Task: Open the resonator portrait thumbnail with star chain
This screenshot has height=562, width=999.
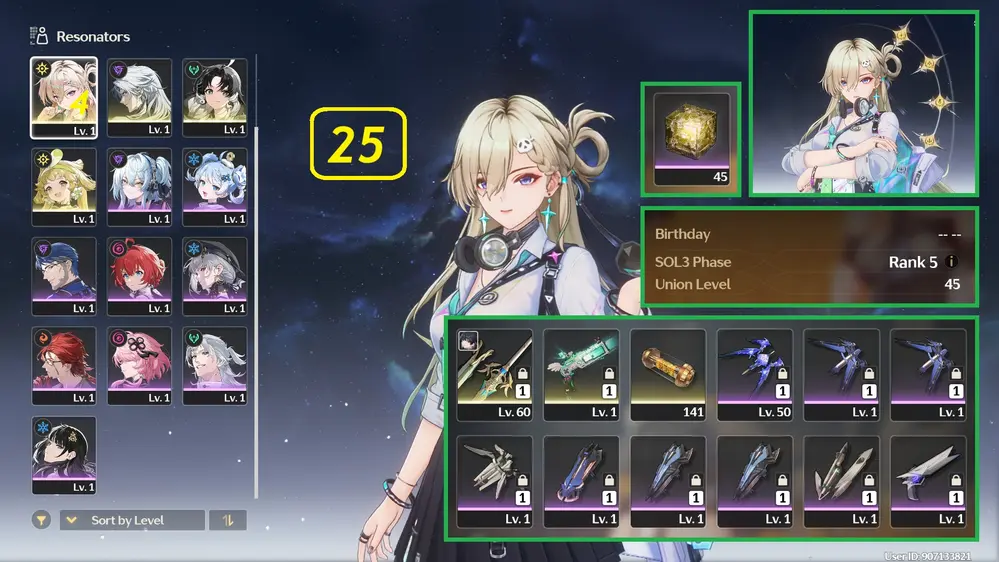Action: tap(864, 103)
